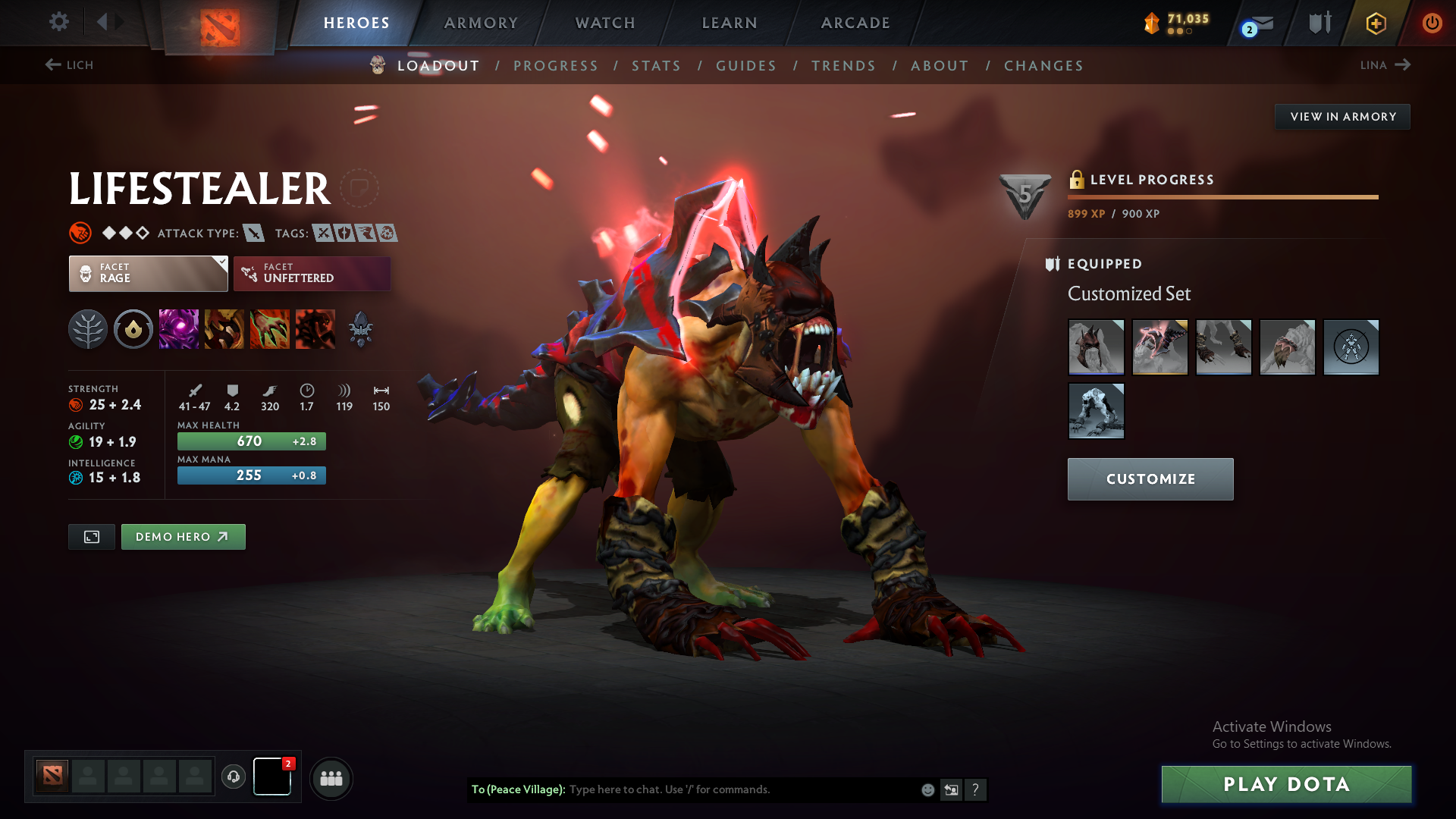This screenshot has height=819, width=1456.
Task: Click the Durable shield tag icon
Action: point(346,234)
